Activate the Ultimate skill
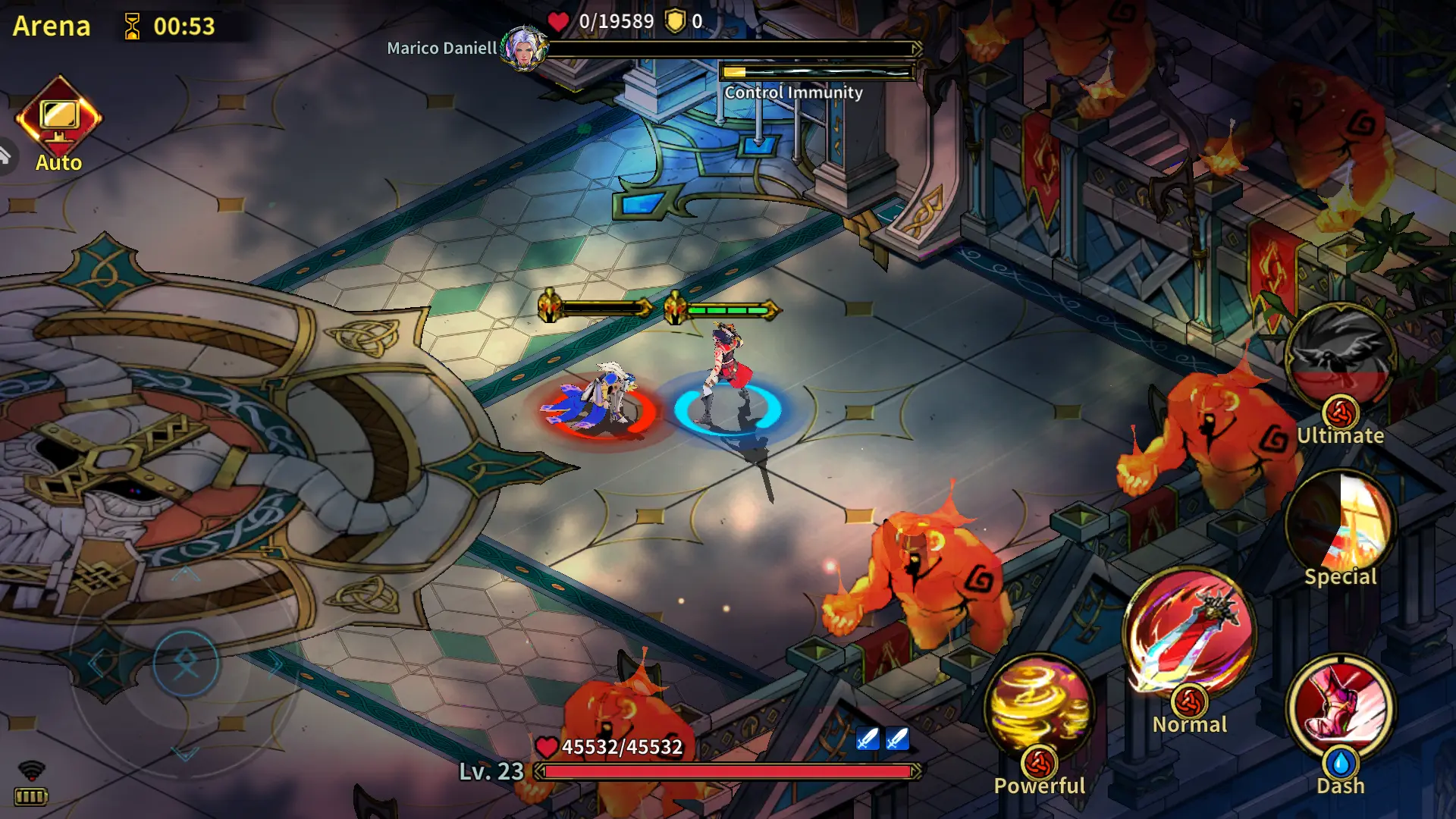Image resolution: width=1456 pixels, height=819 pixels. (1340, 358)
